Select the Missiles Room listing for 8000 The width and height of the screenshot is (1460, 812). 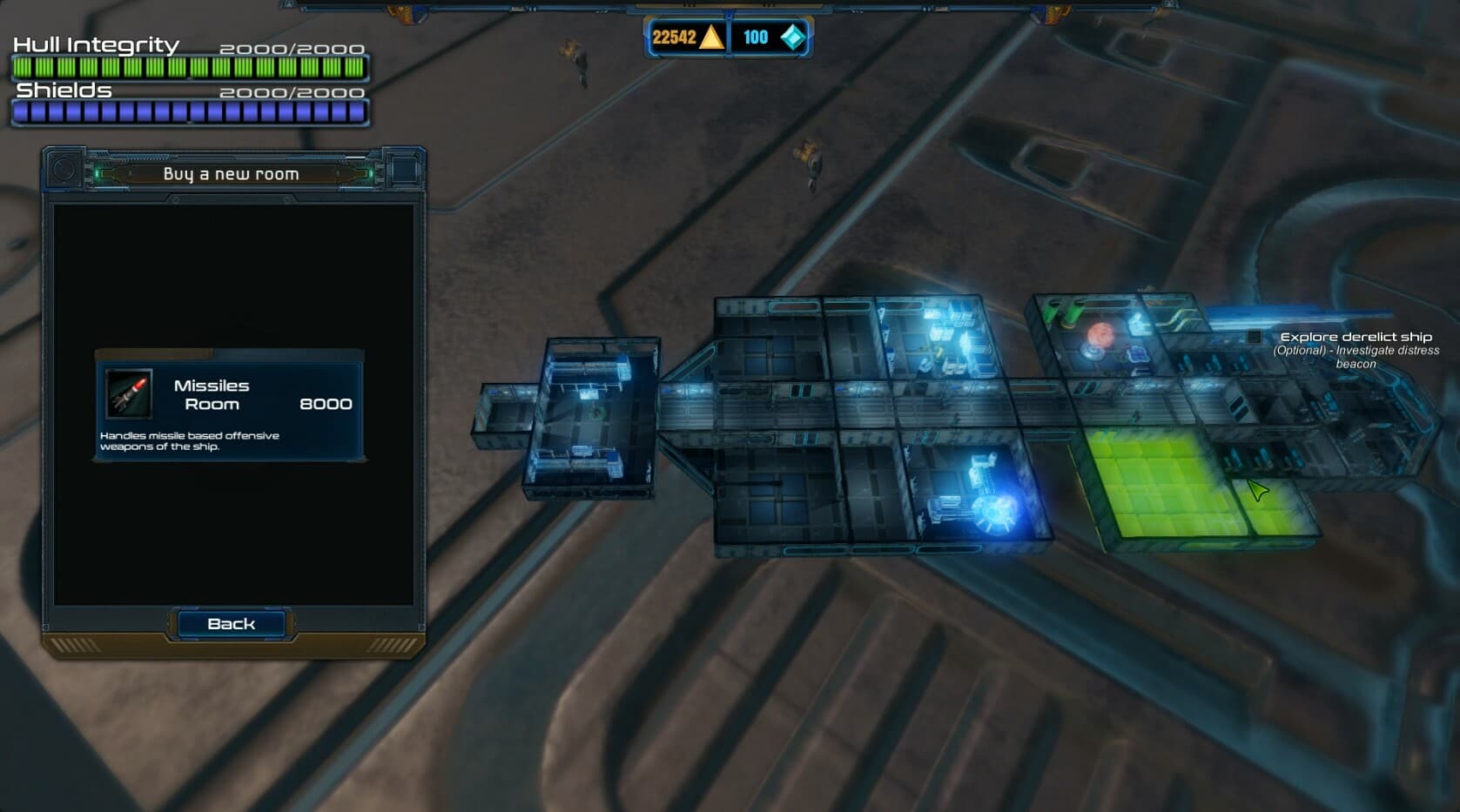tap(228, 402)
